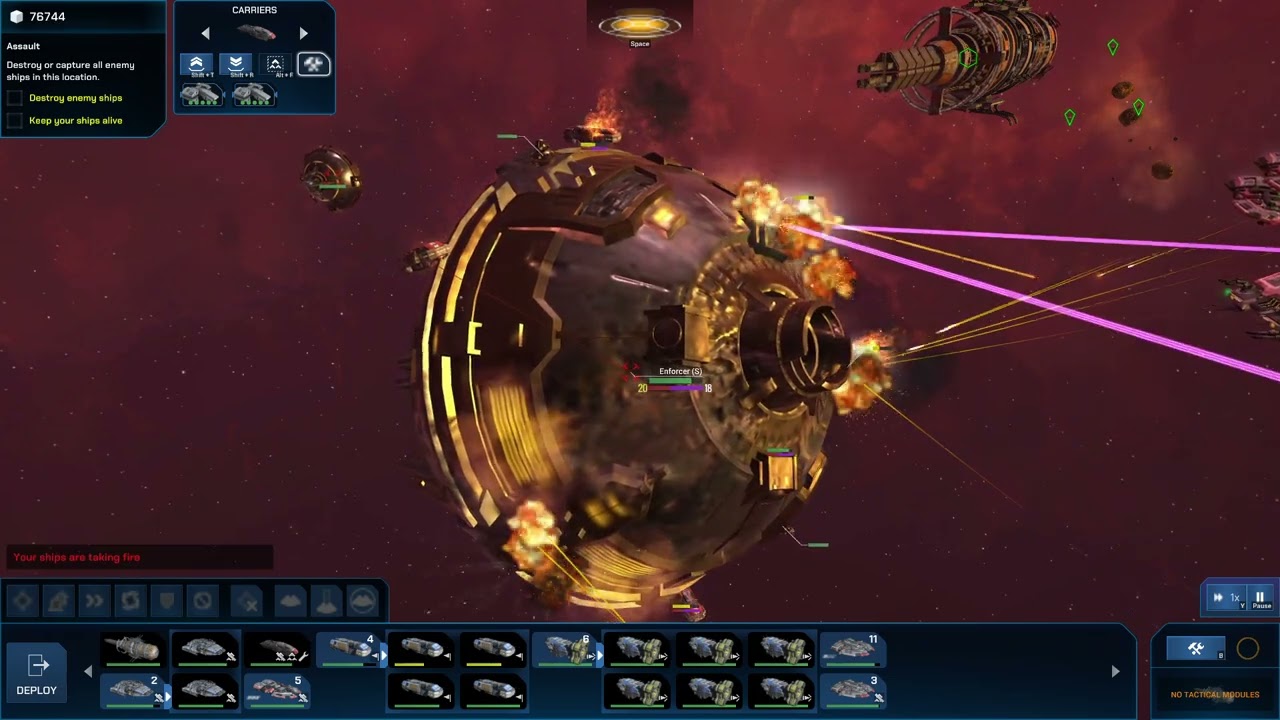Screen dimensions: 1280x720
Task: Activate the Shift+R recall squadrons icon
Action: [236, 65]
